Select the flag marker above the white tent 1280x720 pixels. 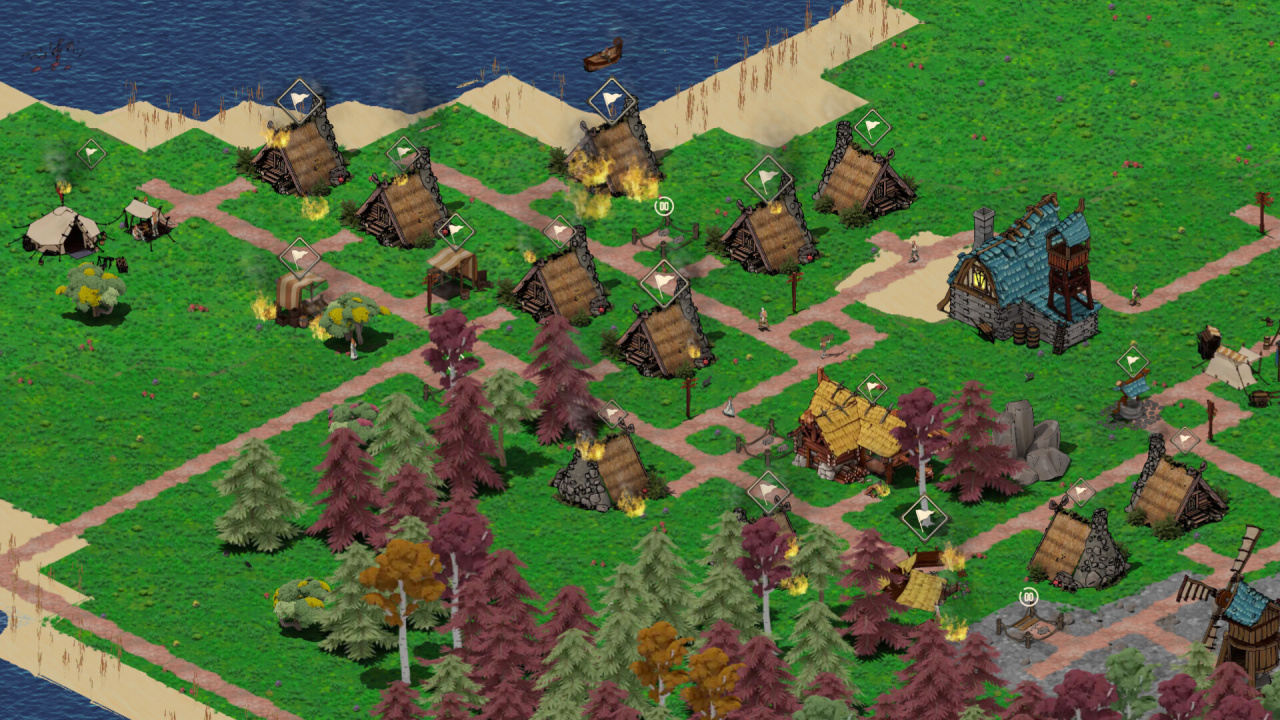click(91, 153)
